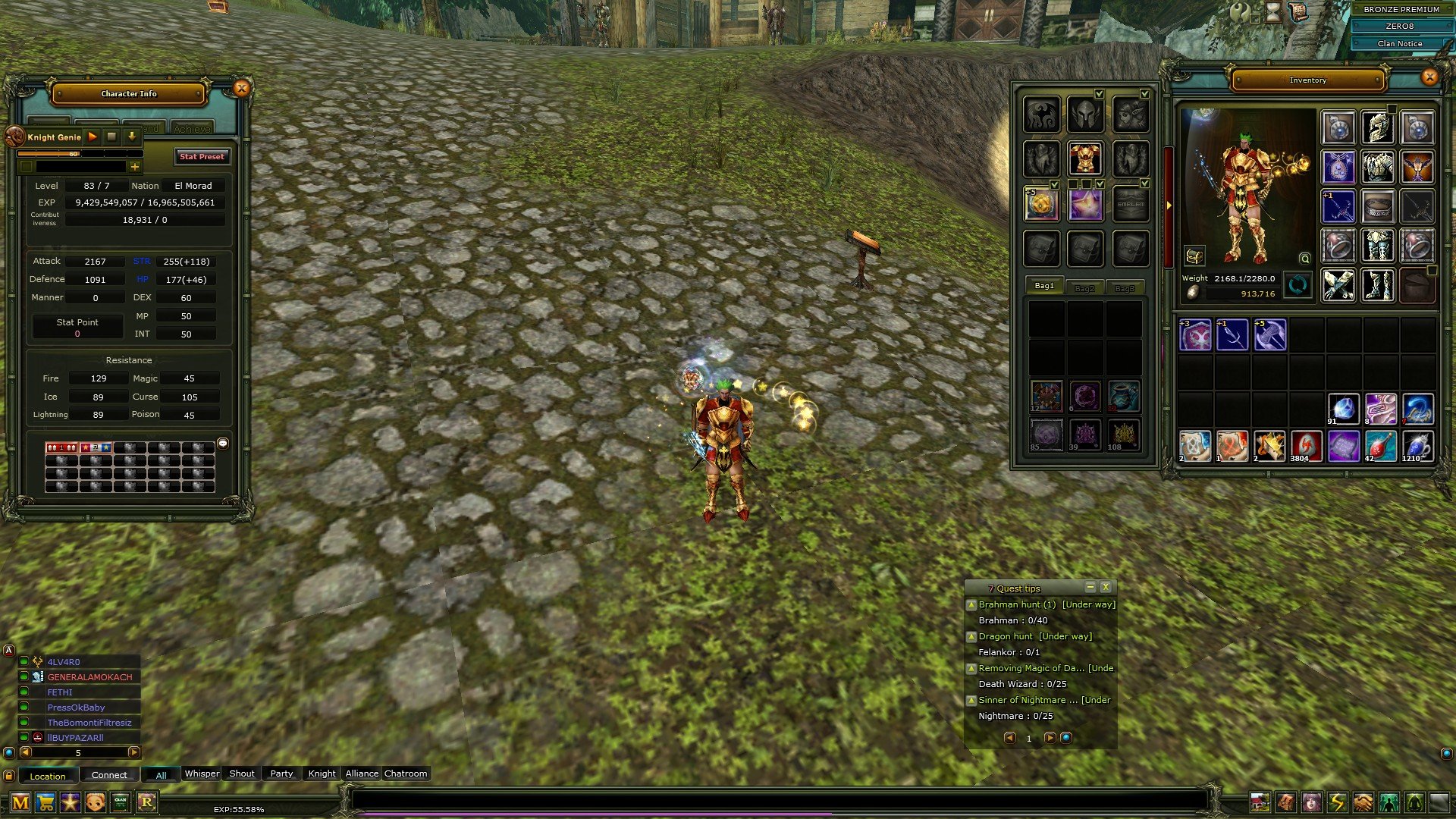
Task: Open the Clan Notice panel
Action: [x=1401, y=43]
